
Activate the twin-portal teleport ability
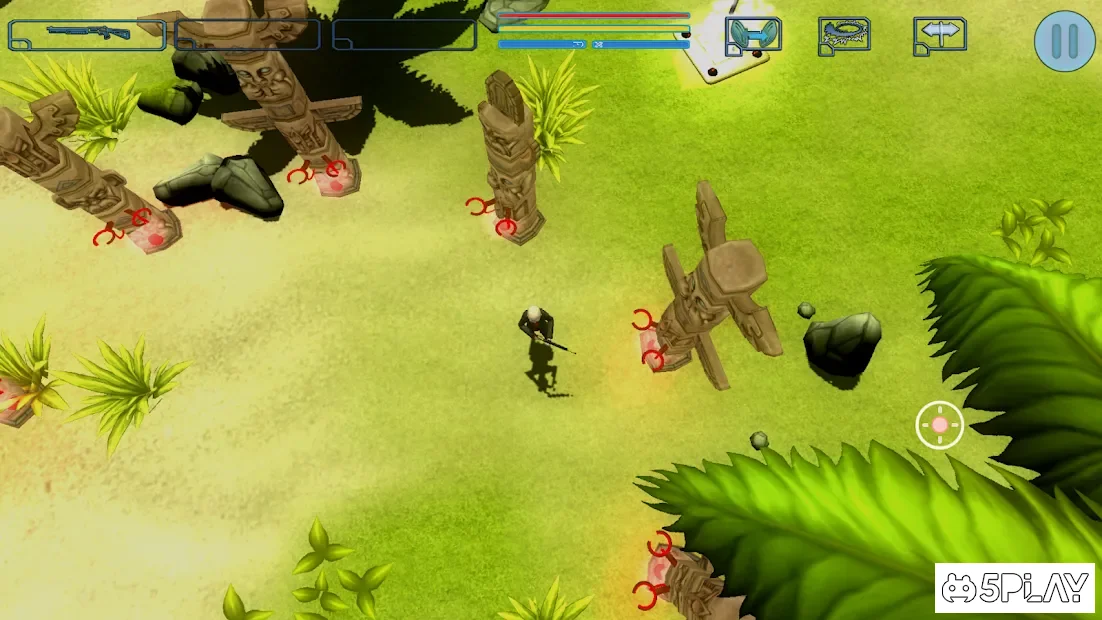tap(753, 36)
